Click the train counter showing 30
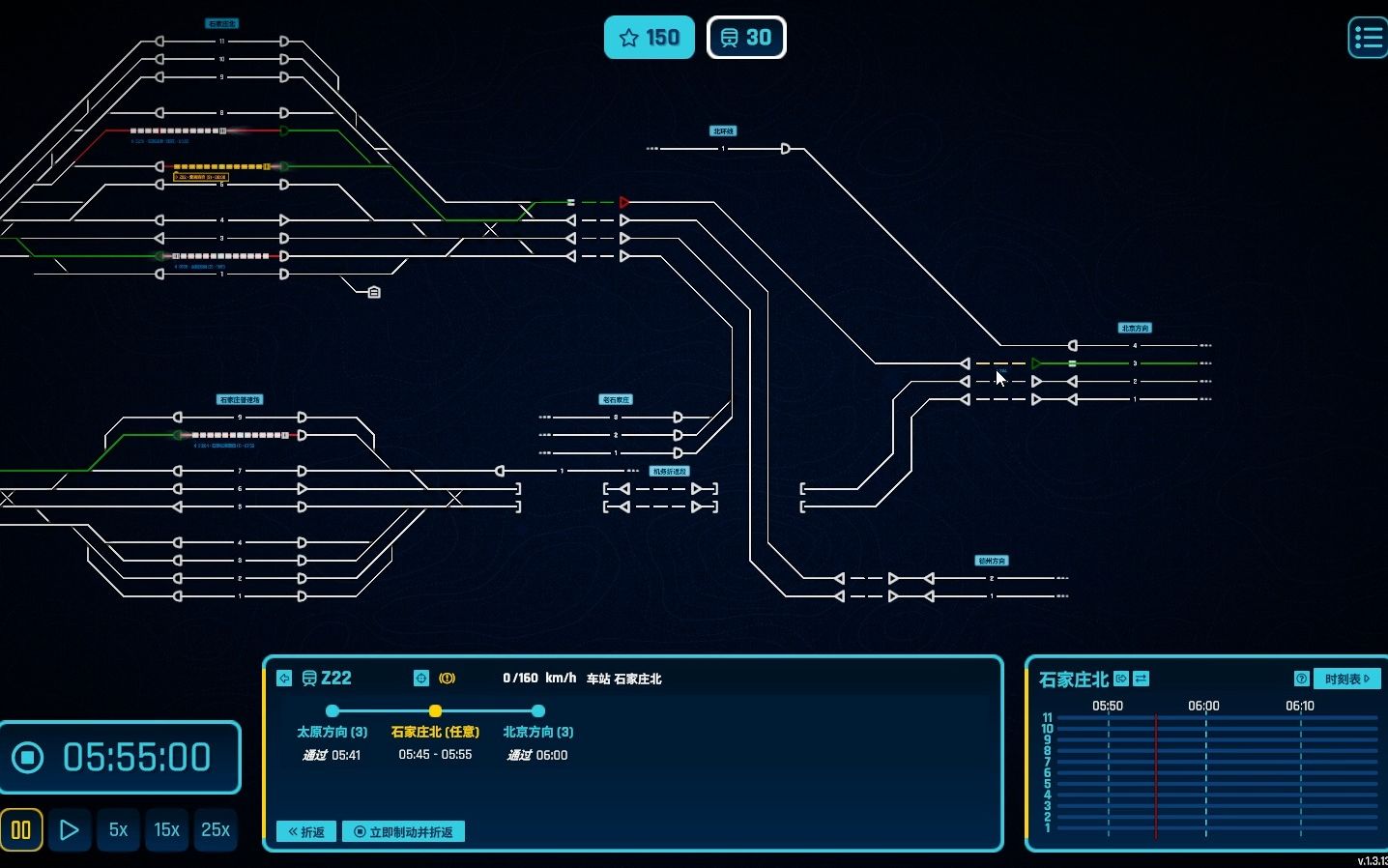This screenshot has width=1388, height=868. (x=746, y=37)
